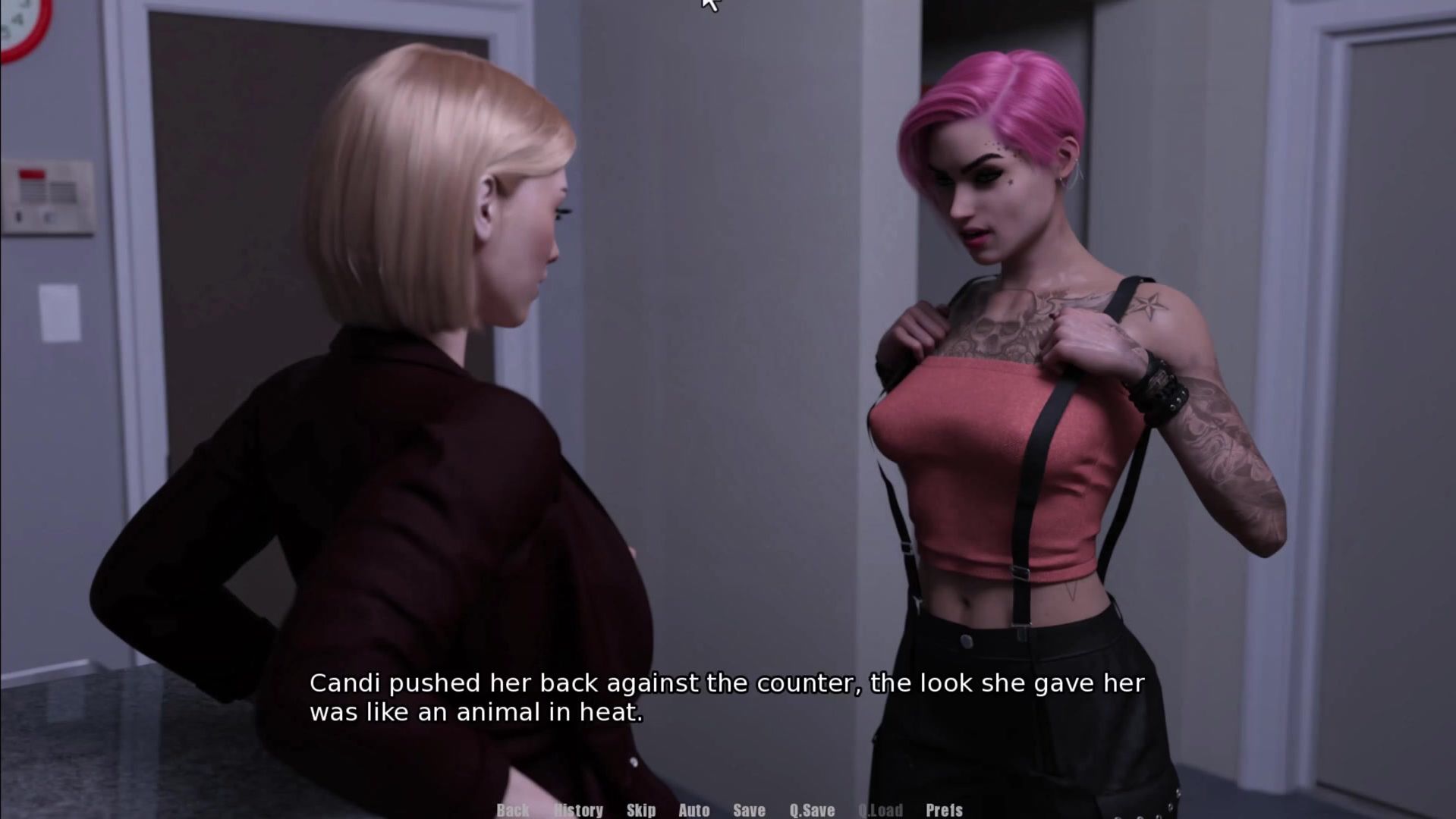The image size is (1456, 819).
Task: Toggle Auto advance mode
Action: point(693,810)
